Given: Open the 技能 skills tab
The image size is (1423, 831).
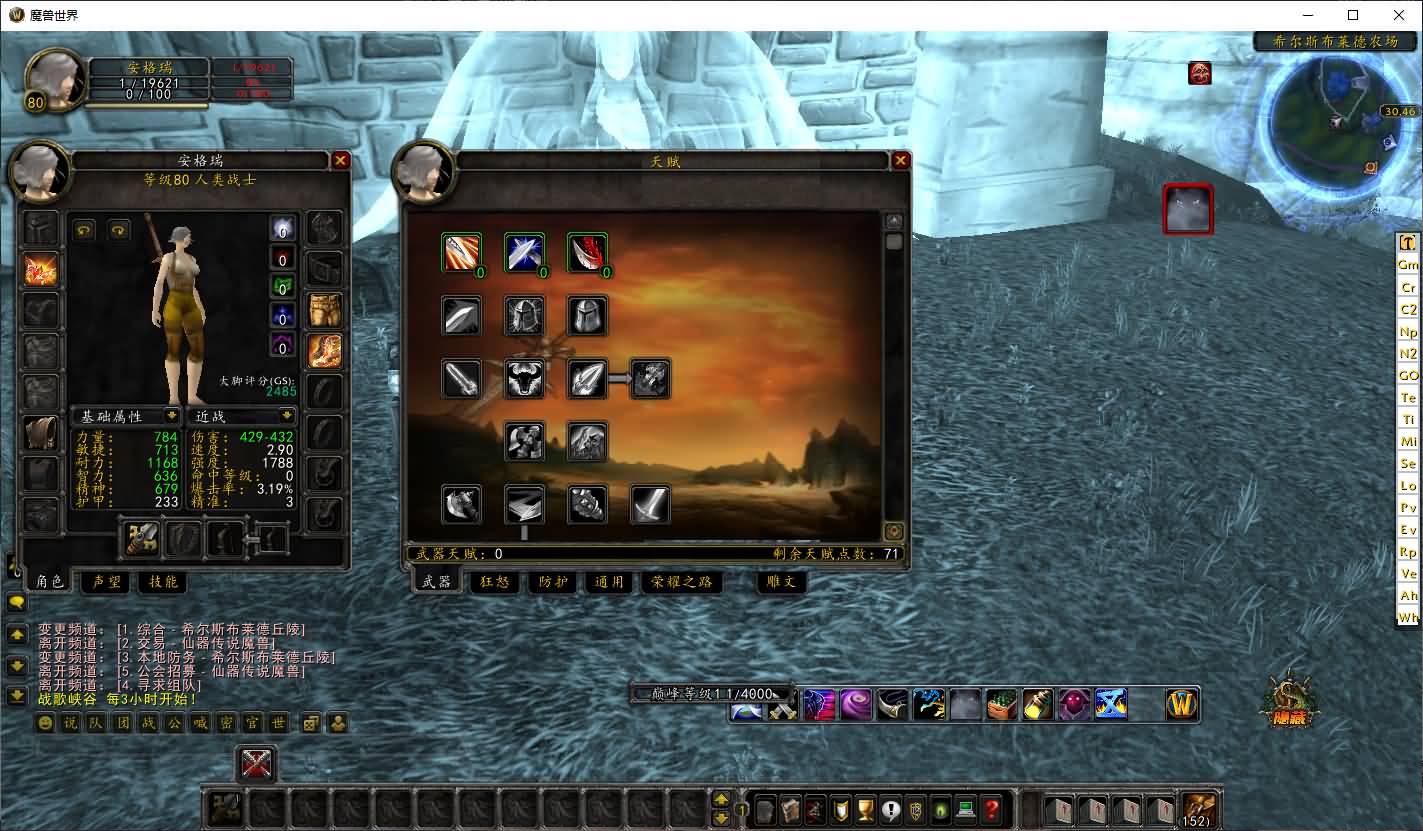Looking at the screenshot, I should (x=162, y=581).
